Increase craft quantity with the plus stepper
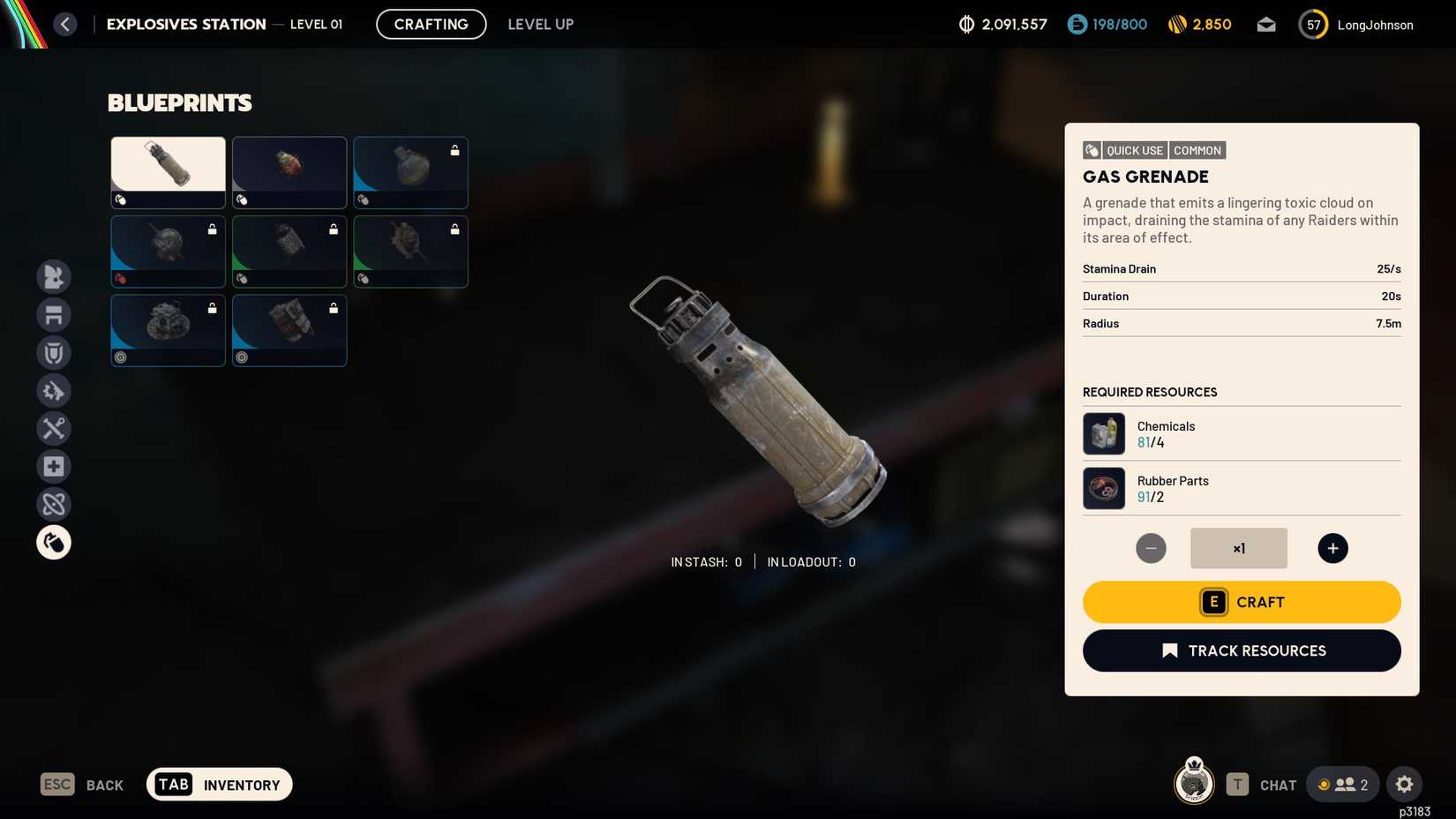This screenshot has height=819, width=1456. [x=1332, y=548]
